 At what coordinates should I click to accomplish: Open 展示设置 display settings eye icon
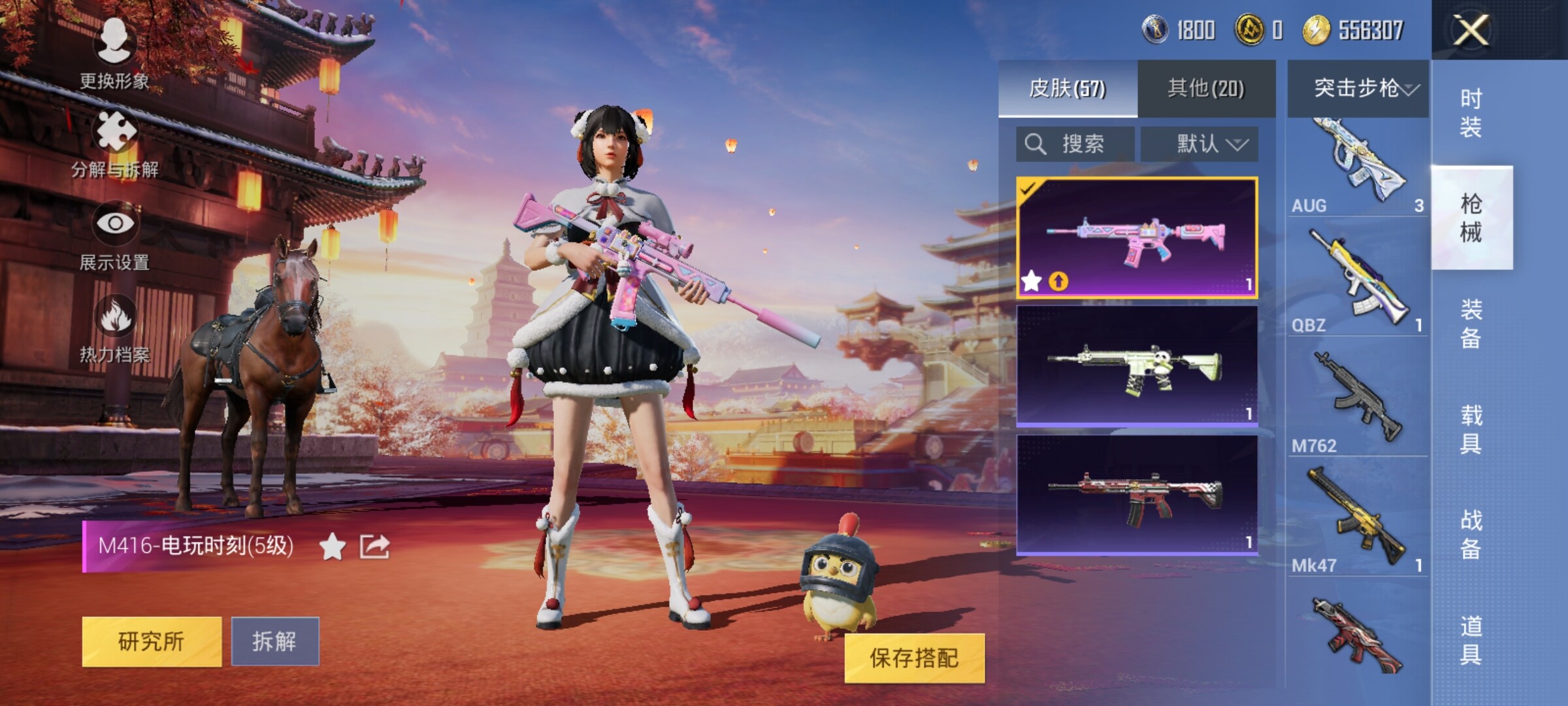[115, 224]
